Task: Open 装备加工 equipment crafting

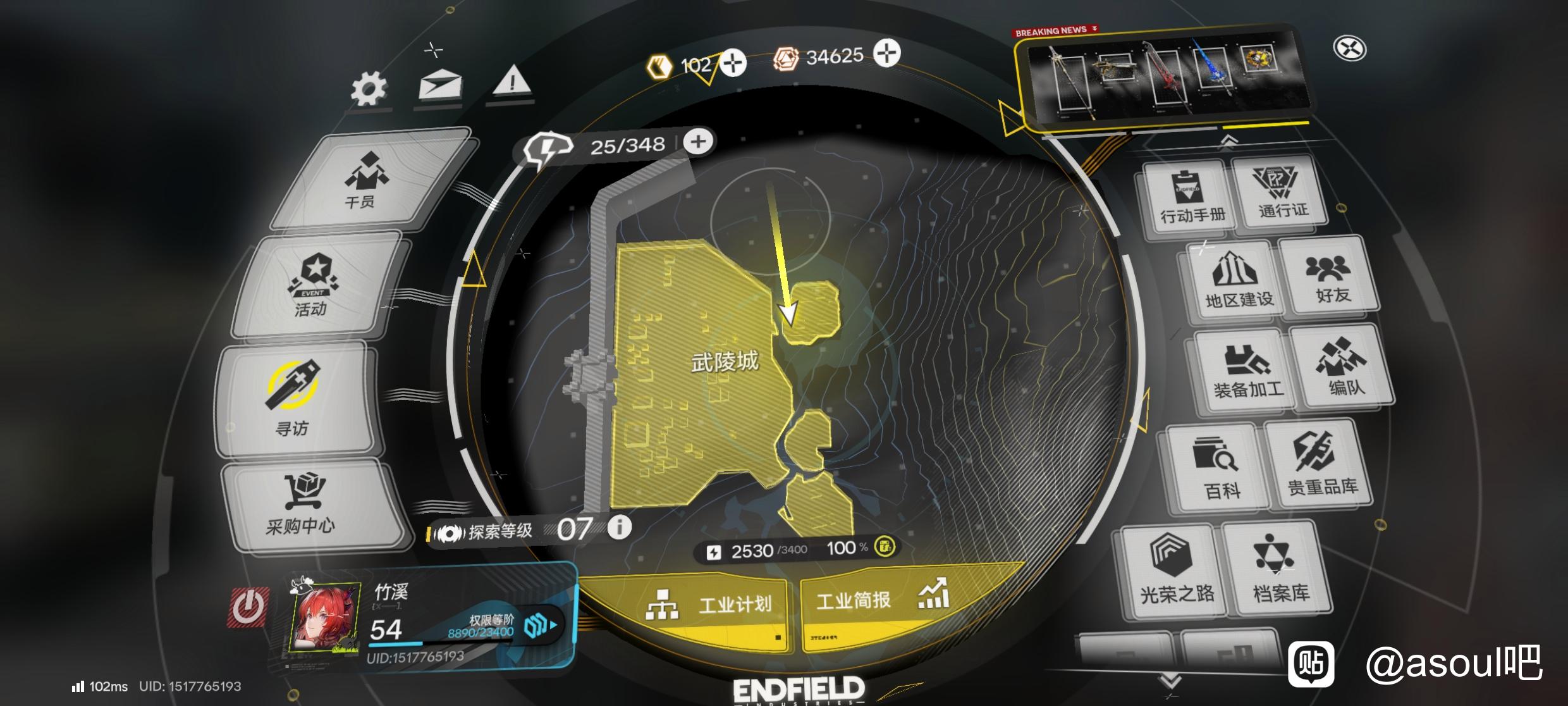Action: (1246, 371)
